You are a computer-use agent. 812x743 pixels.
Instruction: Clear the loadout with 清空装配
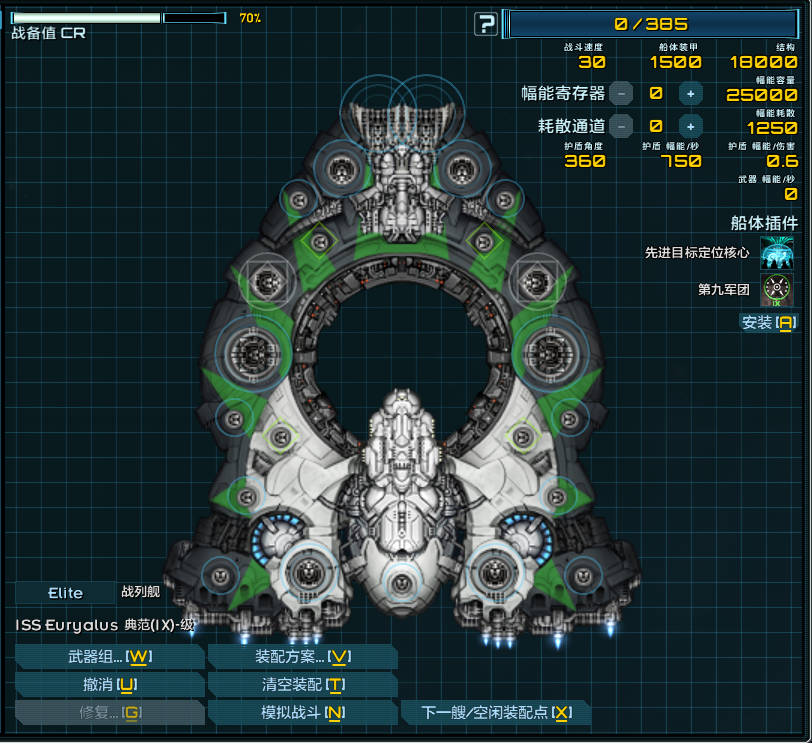pyautogui.click(x=302, y=684)
